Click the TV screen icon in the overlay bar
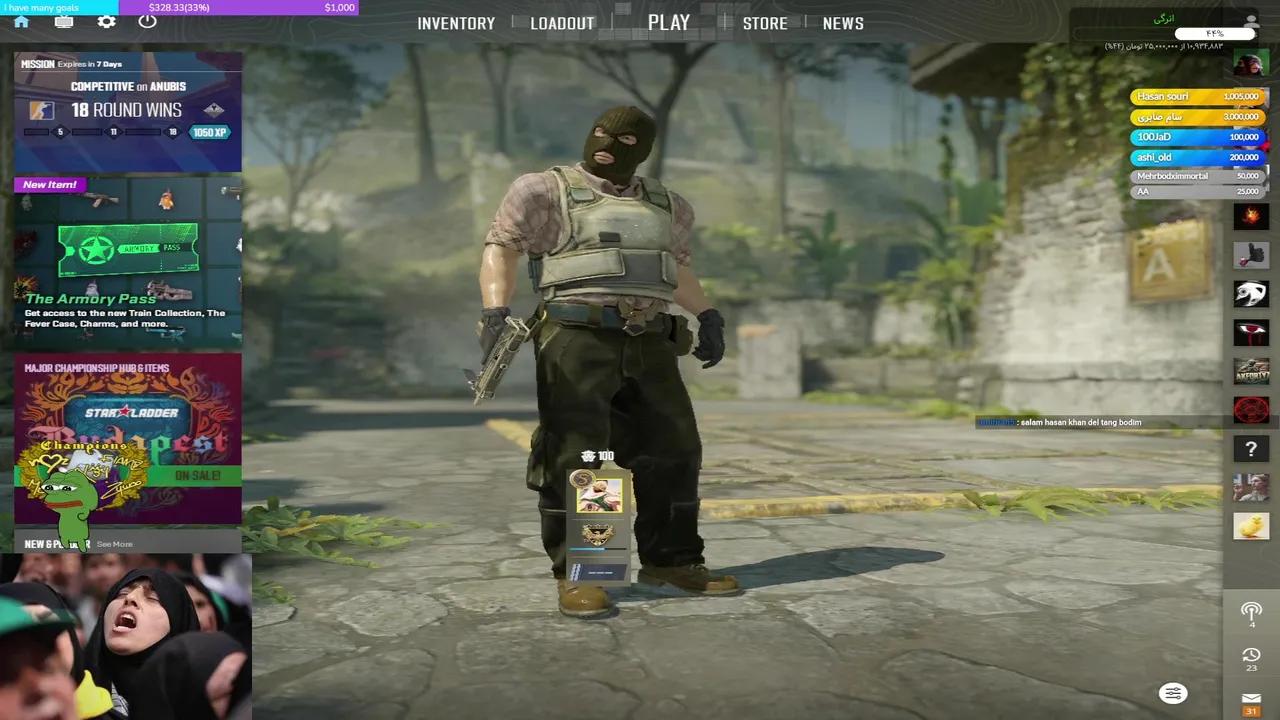This screenshot has width=1280, height=720. pyautogui.click(x=64, y=21)
